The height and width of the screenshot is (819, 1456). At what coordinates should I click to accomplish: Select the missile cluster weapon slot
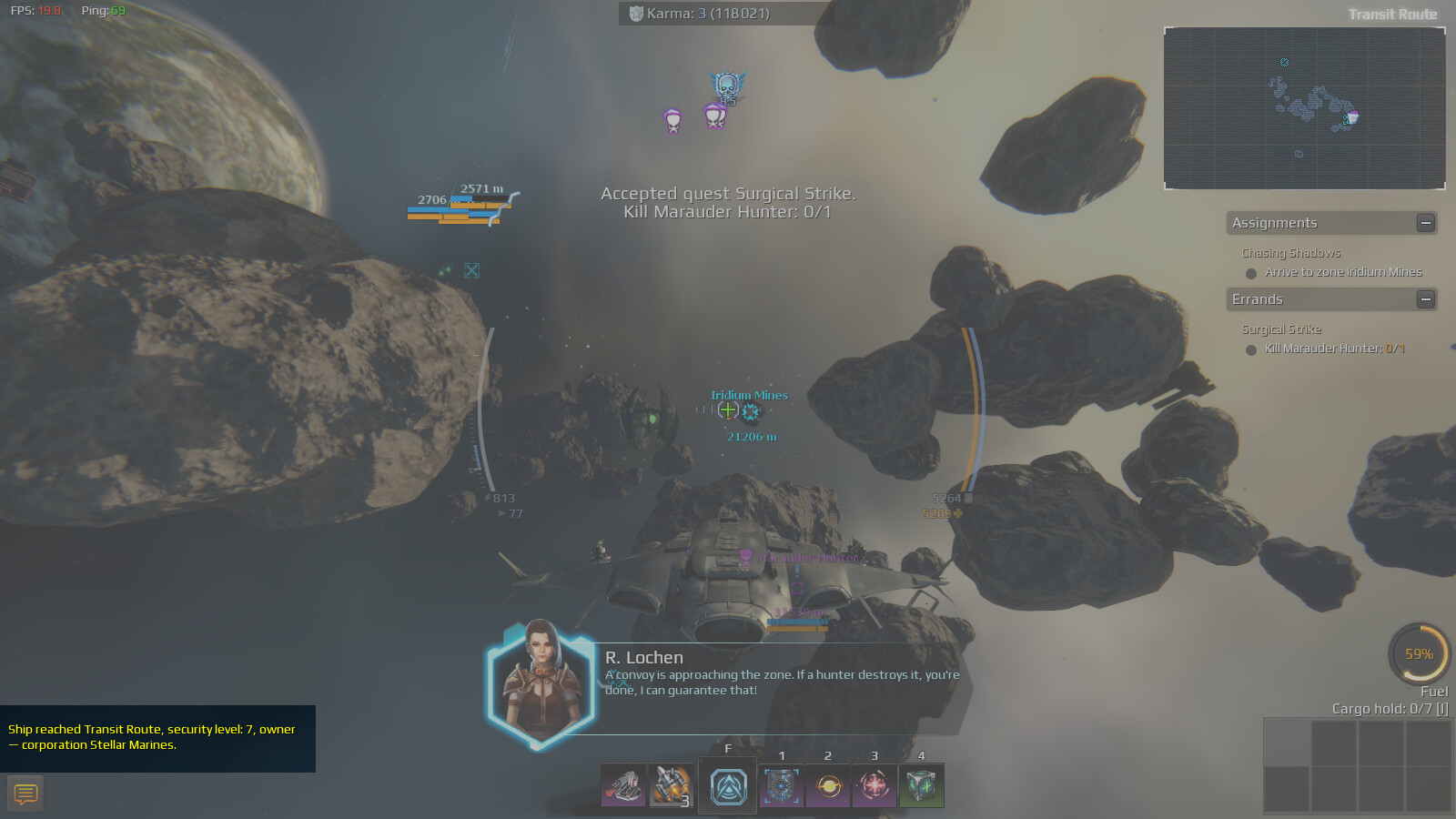point(671,786)
